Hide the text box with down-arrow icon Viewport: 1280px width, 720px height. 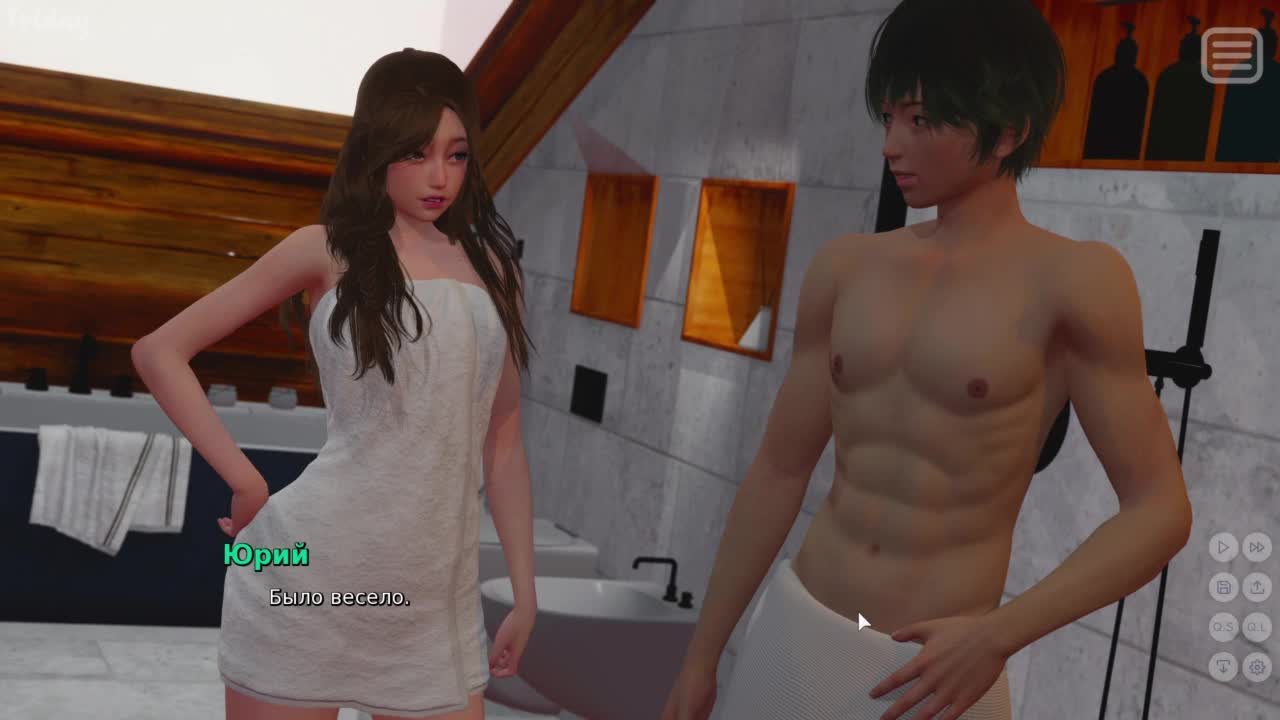click(1223, 666)
